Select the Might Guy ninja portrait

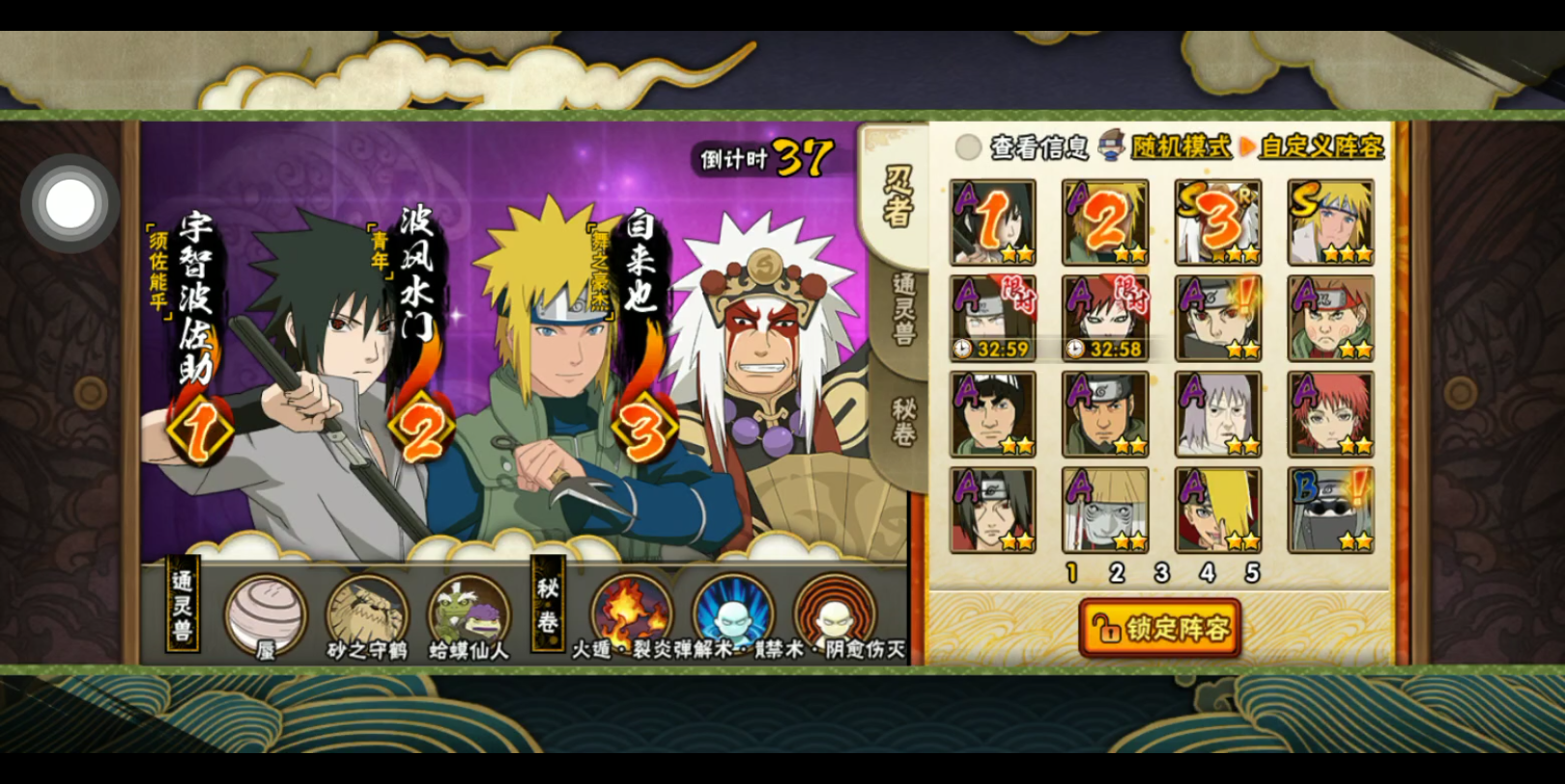(x=992, y=414)
